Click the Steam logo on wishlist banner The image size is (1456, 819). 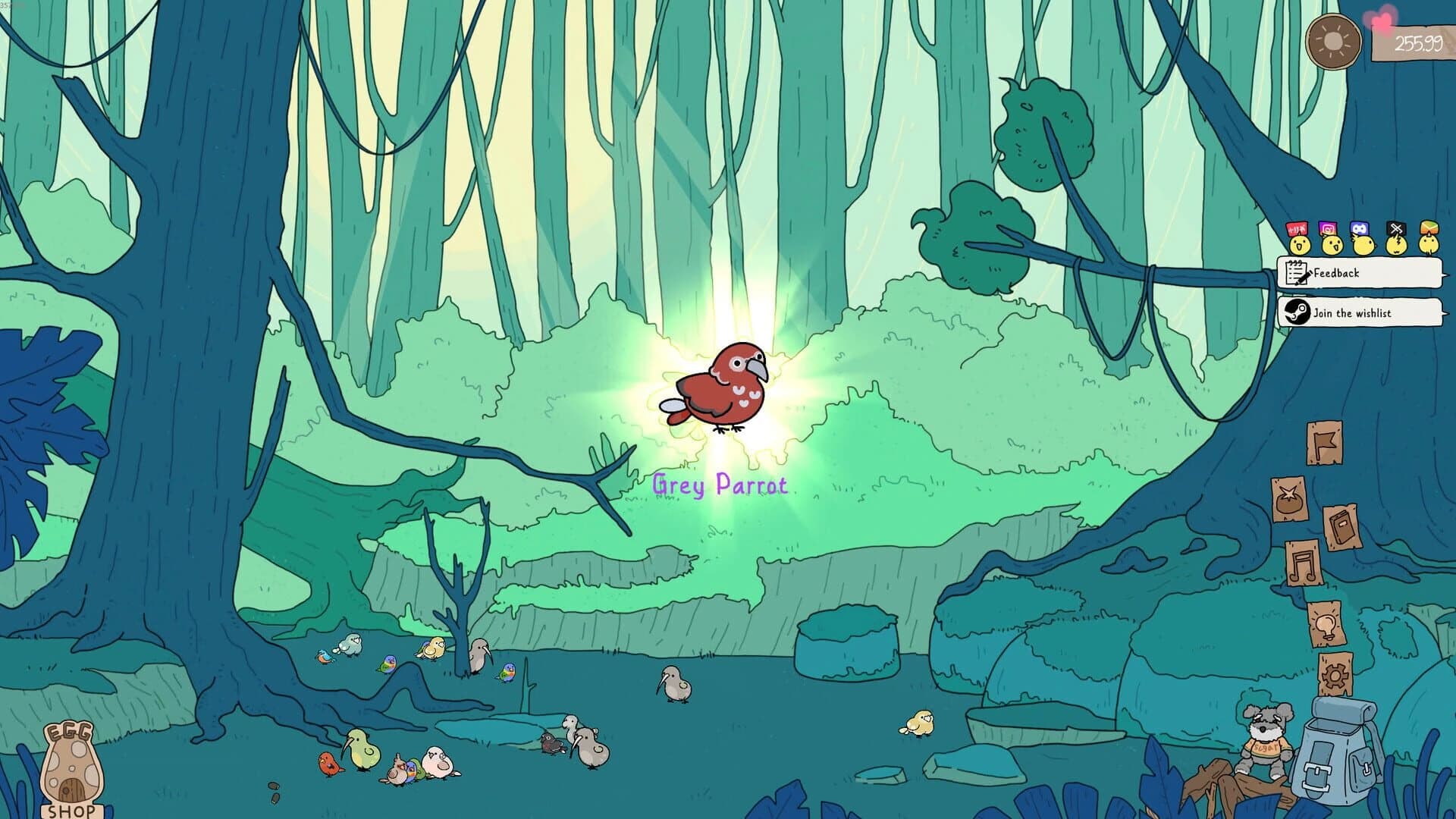pyautogui.click(x=1298, y=310)
